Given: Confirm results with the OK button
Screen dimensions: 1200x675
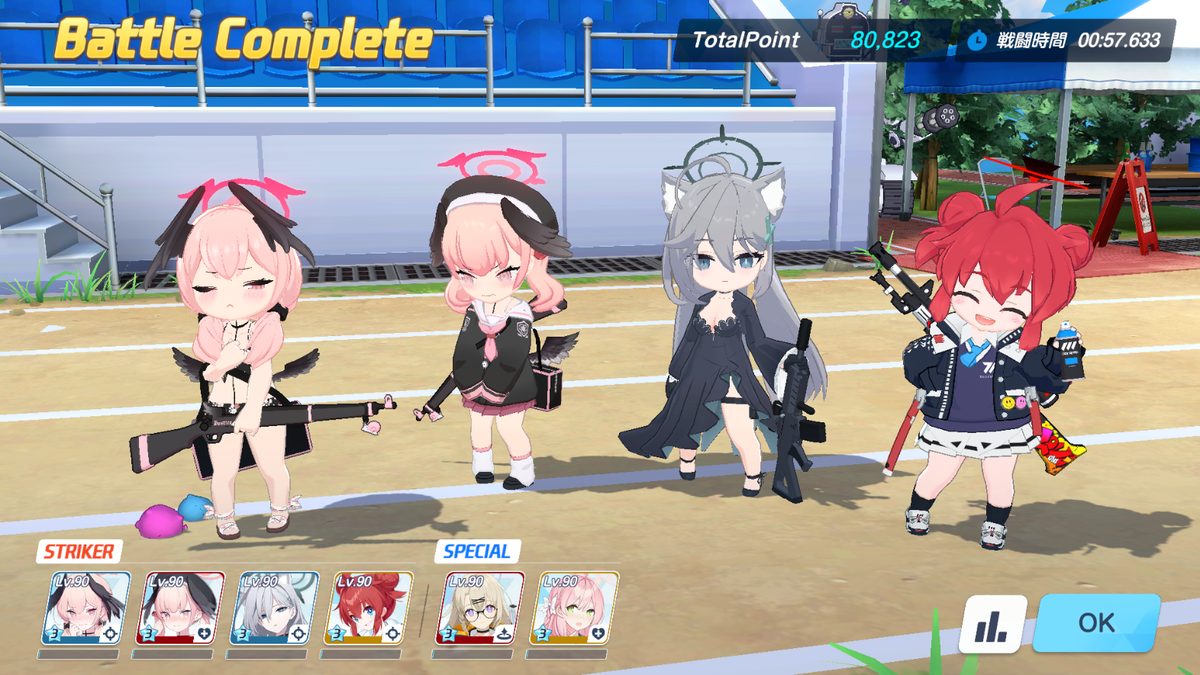Looking at the screenshot, I should point(1096,622).
